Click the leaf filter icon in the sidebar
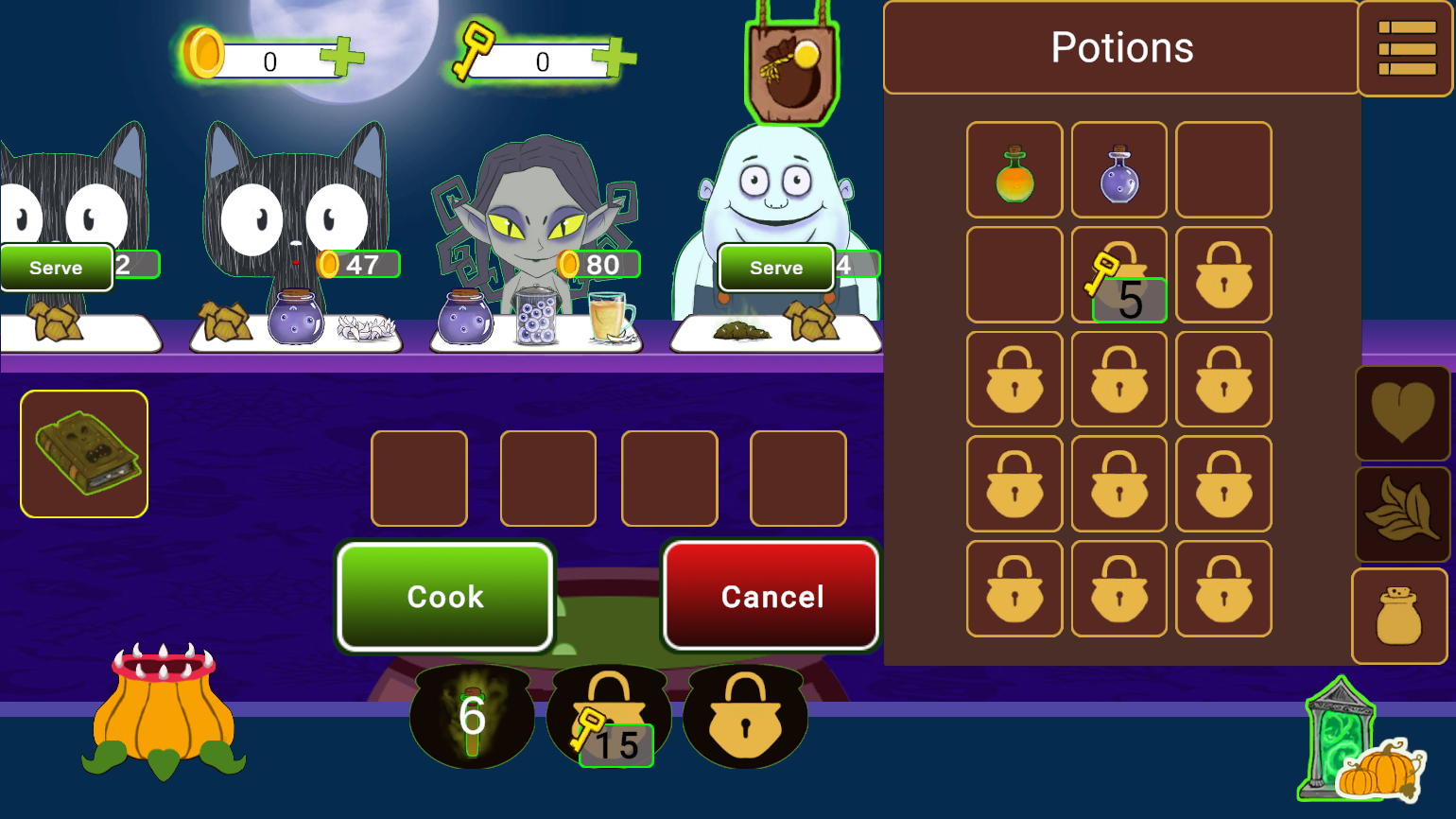1456x819 pixels. point(1402,514)
